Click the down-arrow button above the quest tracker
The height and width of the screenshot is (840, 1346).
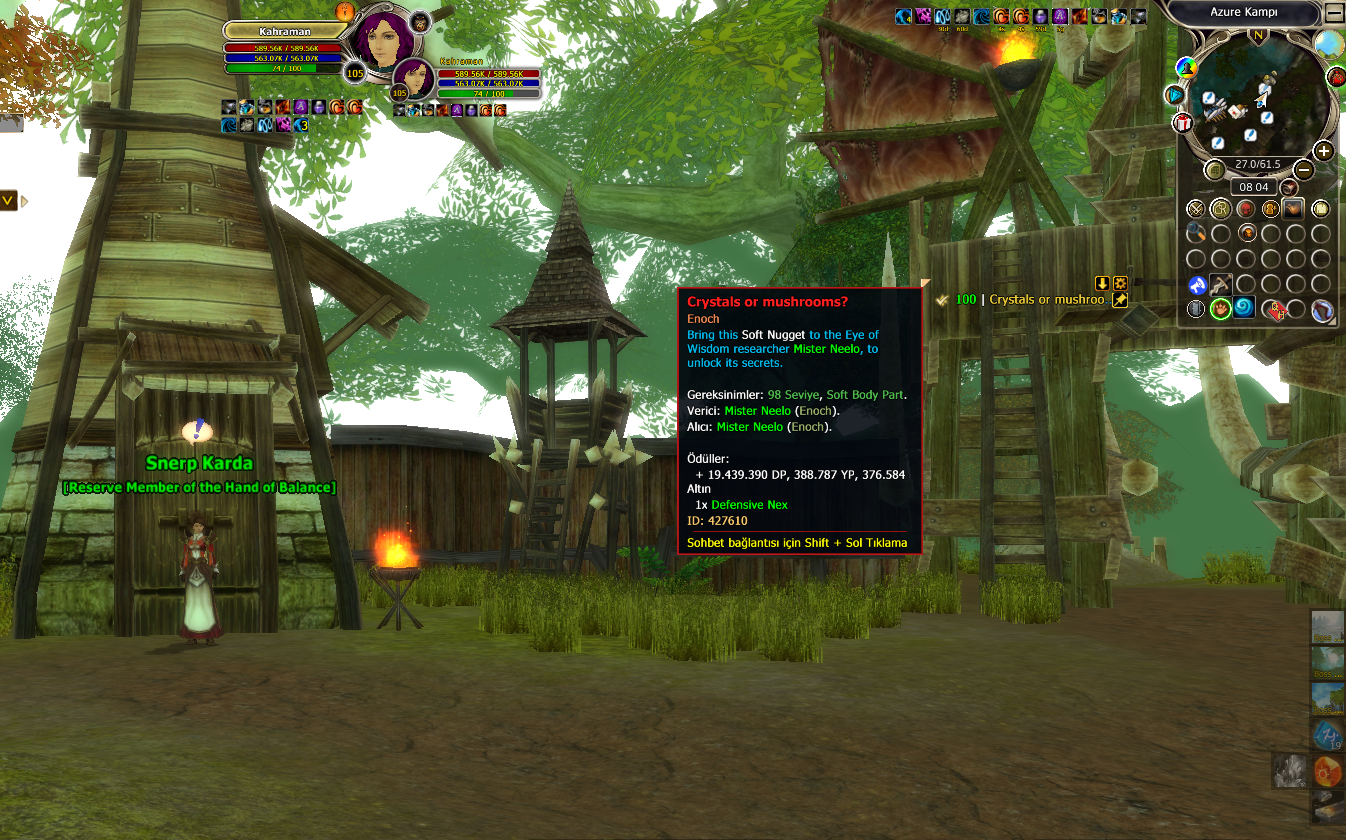click(1102, 283)
